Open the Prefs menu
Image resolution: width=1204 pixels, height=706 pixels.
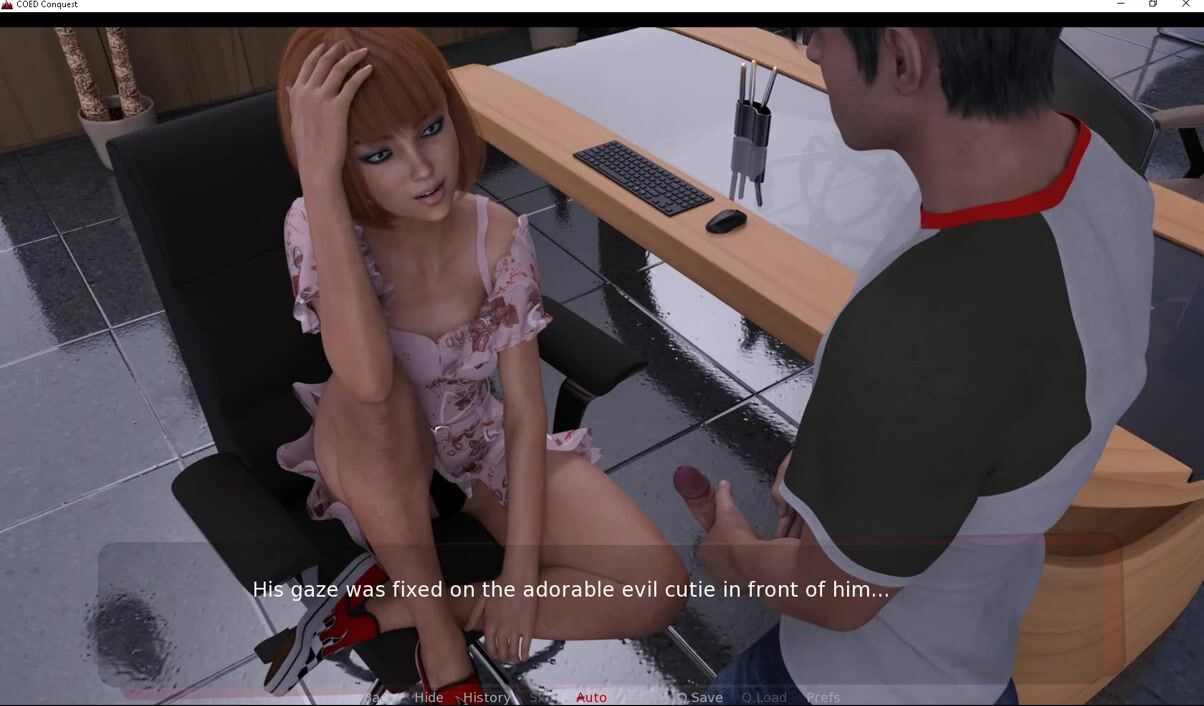click(823, 697)
